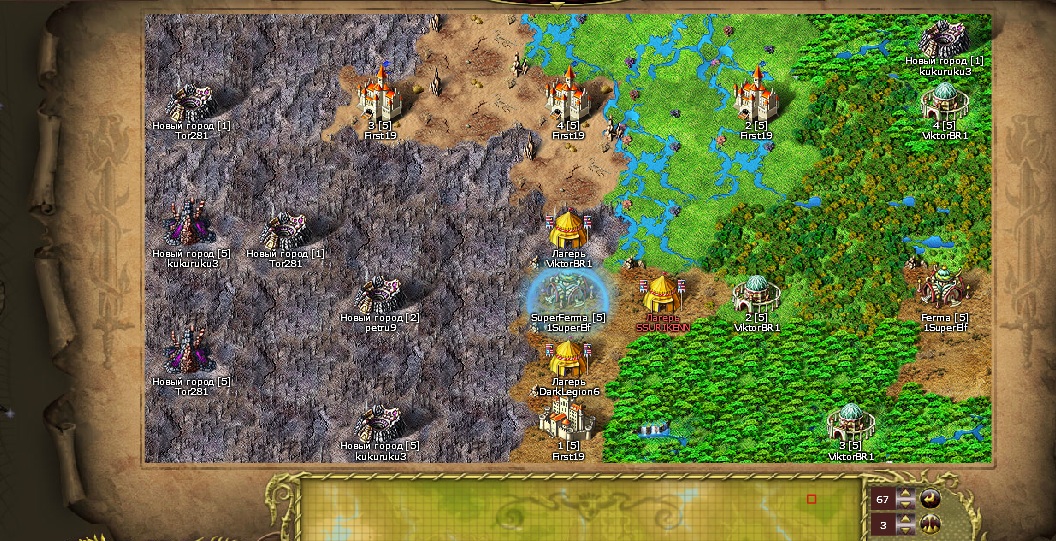1056x541 pixels.
Task: Click the round button below the curved-arrow button
Action: tap(931, 524)
